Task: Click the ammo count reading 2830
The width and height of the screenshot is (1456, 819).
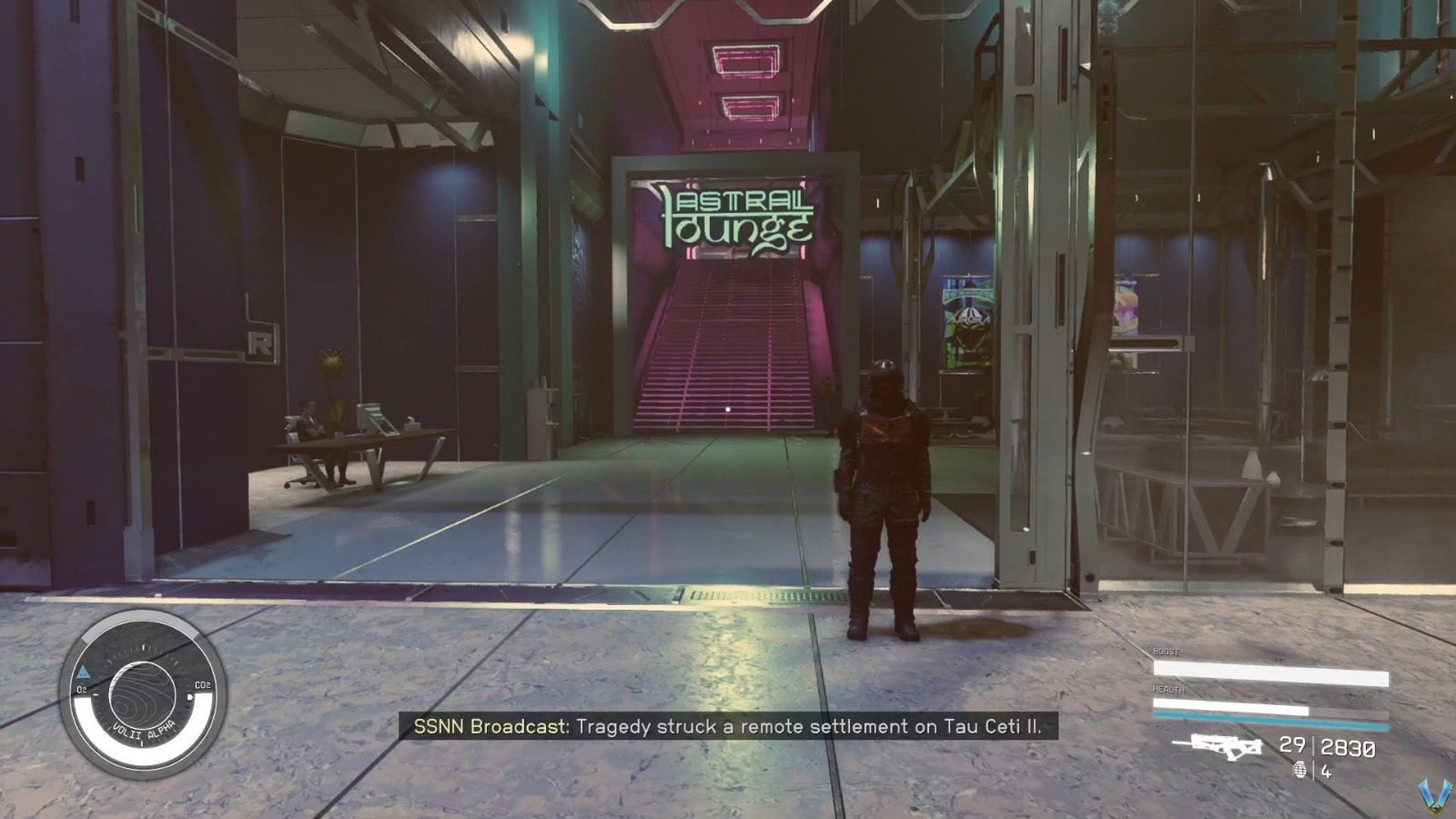Action: (x=1347, y=748)
